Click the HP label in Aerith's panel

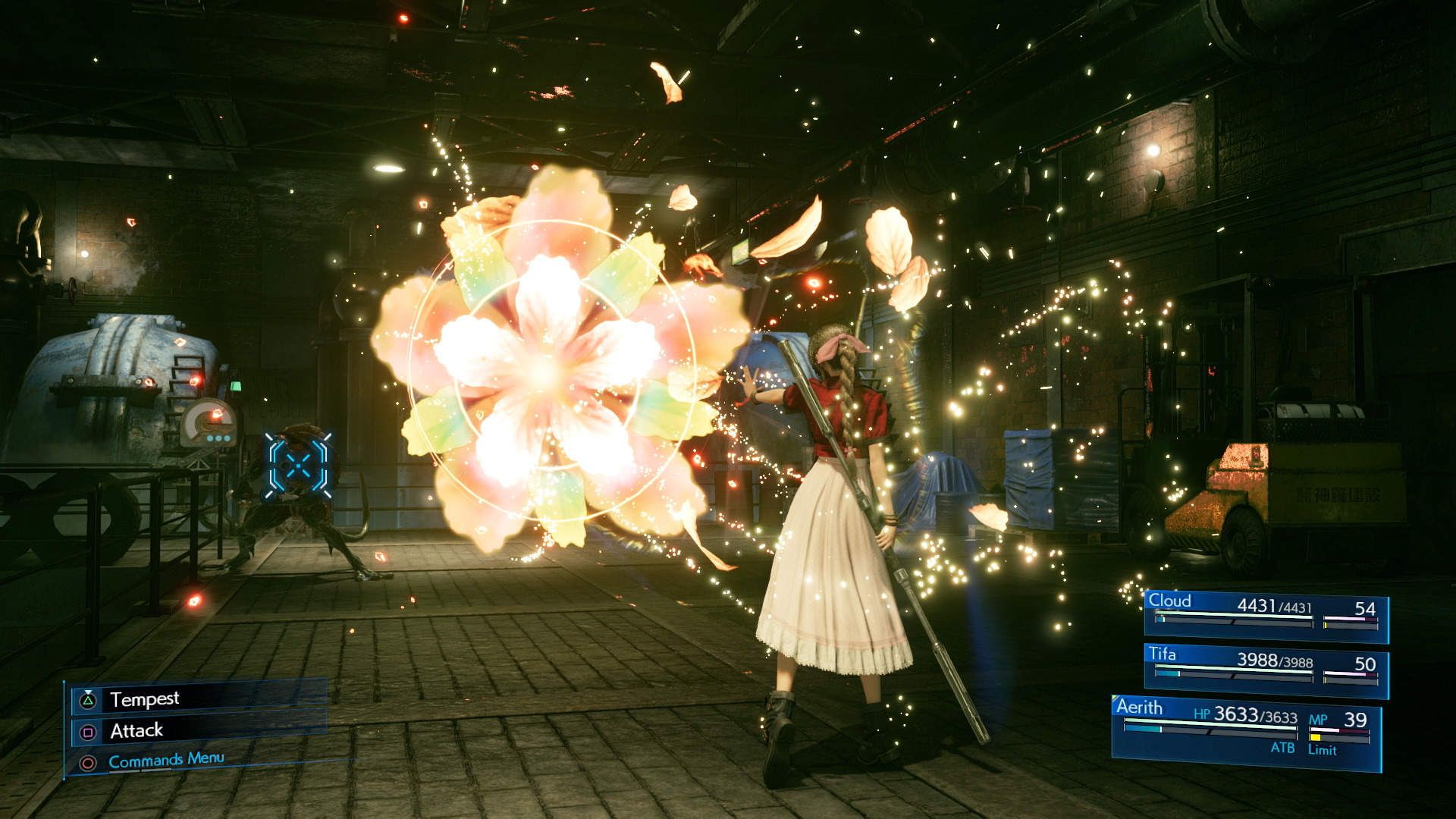pos(1201,715)
